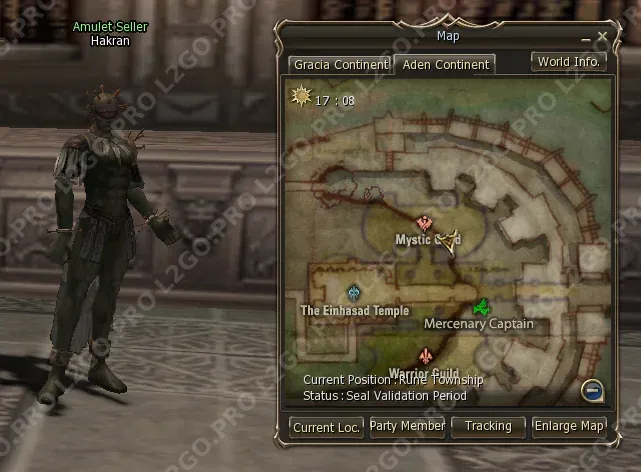Select the green Mercenary Captain marker
641x472 pixels.
click(x=481, y=307)
